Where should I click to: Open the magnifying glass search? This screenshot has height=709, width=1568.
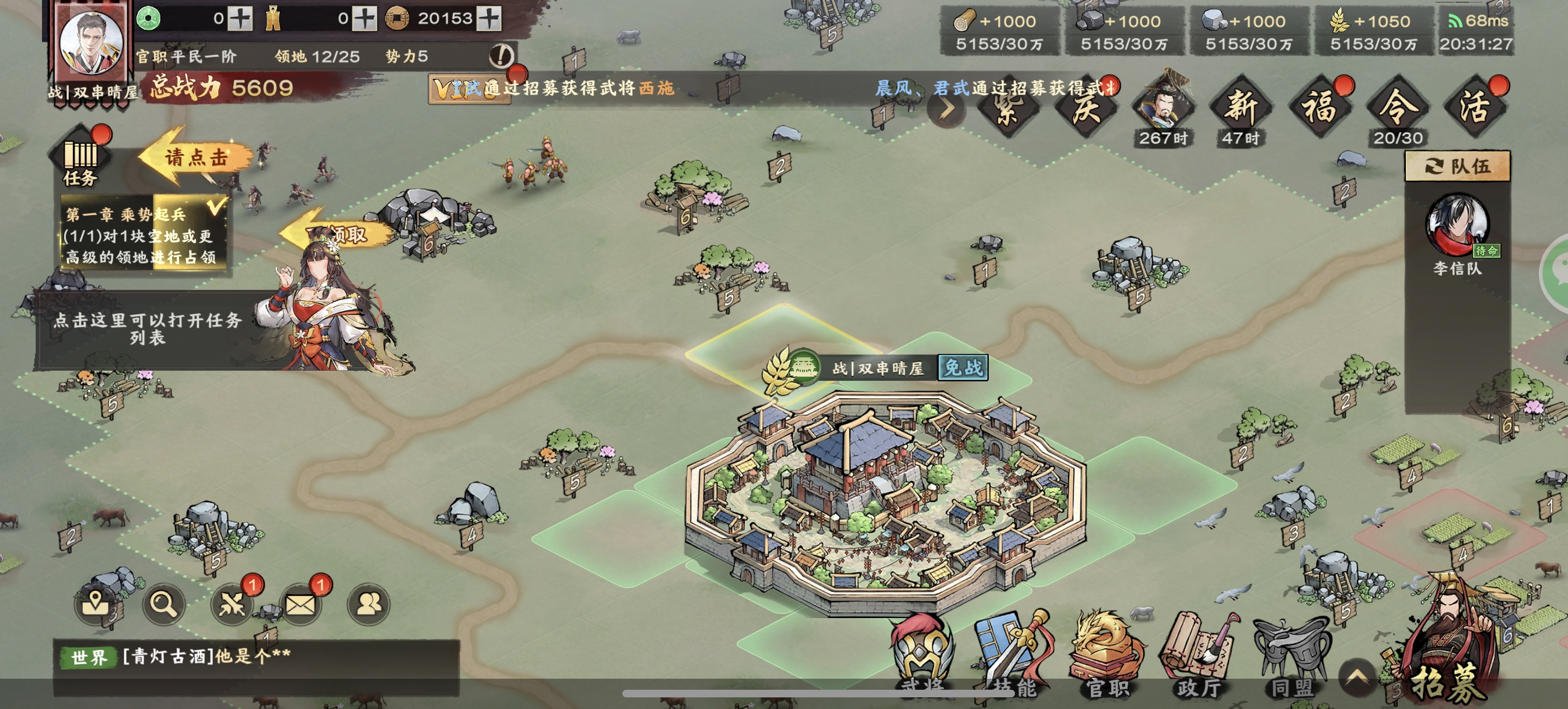point(164,603)
